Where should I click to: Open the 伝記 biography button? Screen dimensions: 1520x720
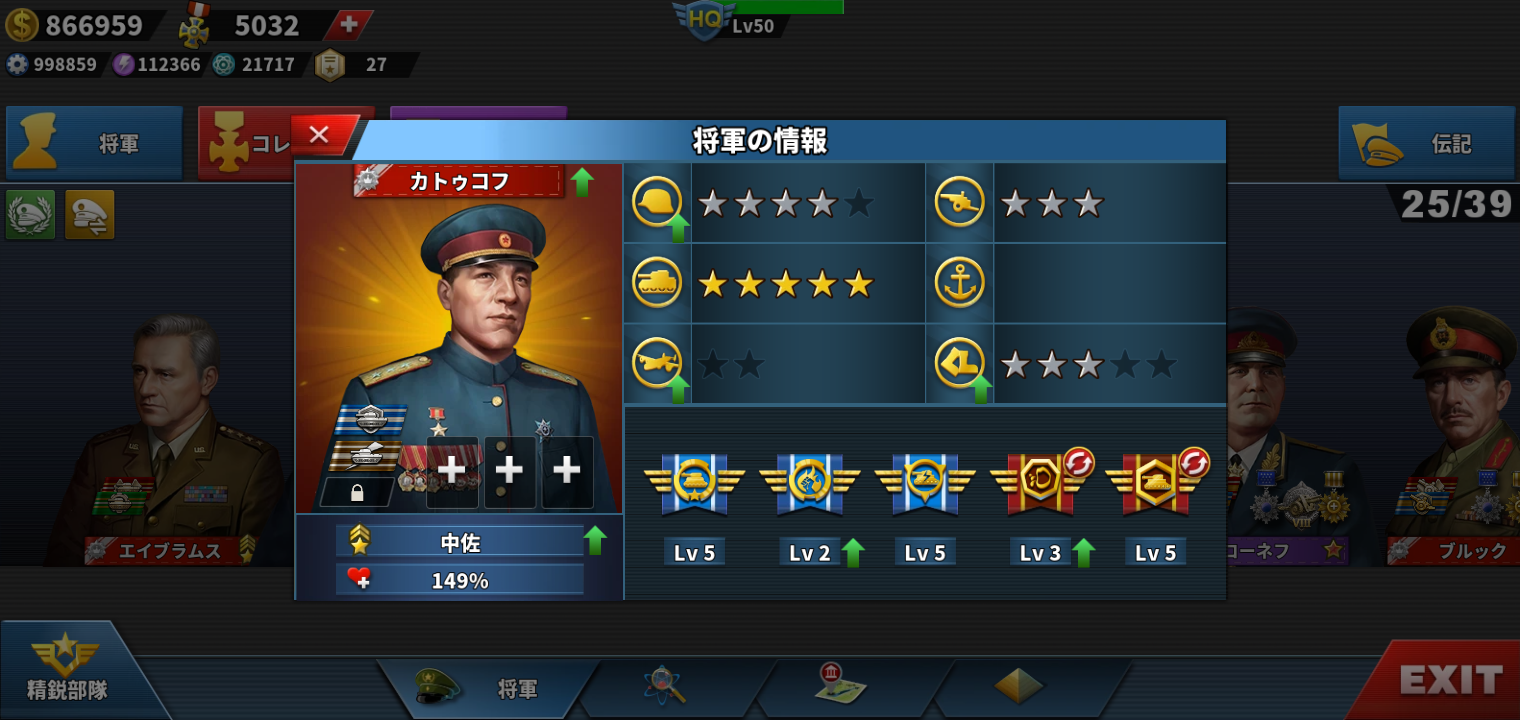coord(1426,143)
